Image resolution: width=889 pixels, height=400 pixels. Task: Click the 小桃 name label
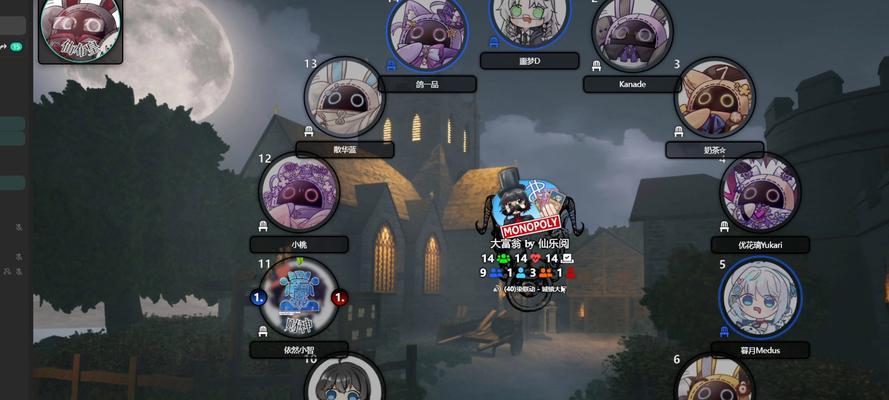(299, 244)
